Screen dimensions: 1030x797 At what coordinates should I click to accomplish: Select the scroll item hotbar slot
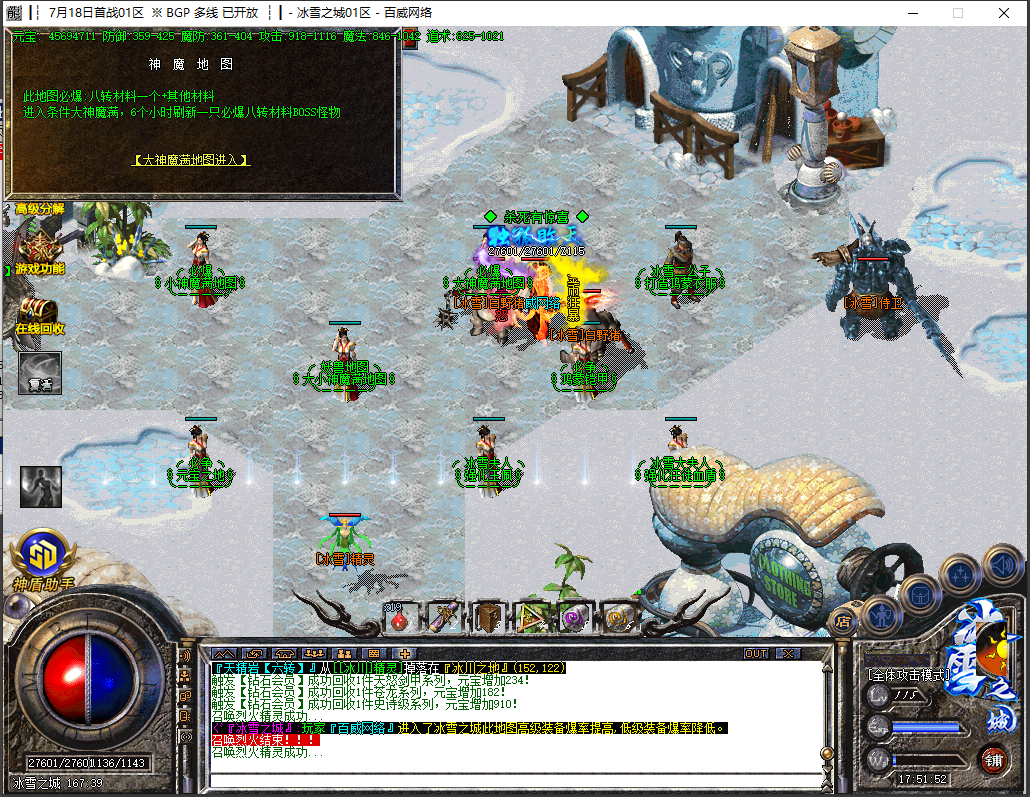pos(443,619)
